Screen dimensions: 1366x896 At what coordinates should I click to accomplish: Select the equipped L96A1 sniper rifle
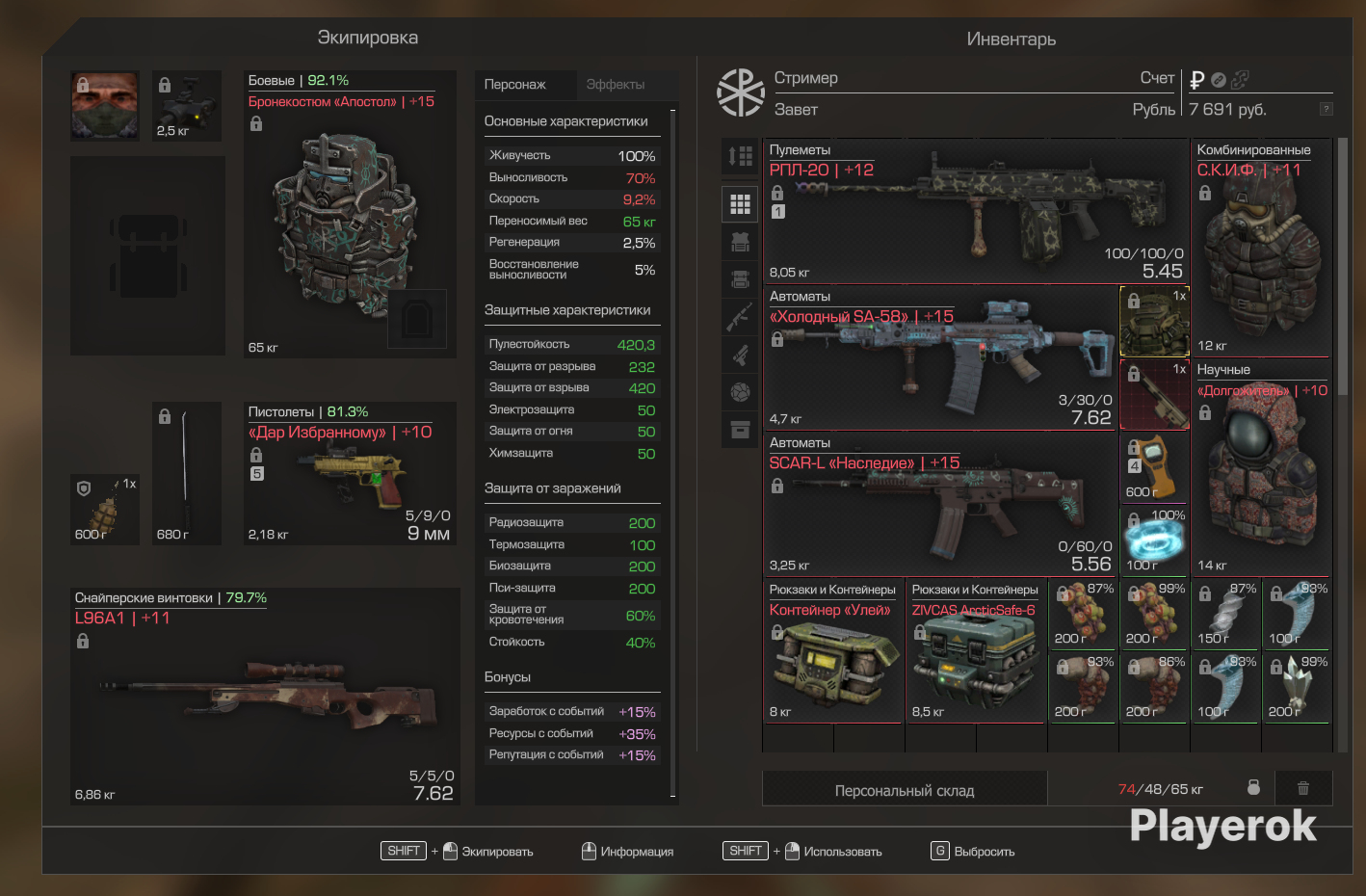click(264, 697)
